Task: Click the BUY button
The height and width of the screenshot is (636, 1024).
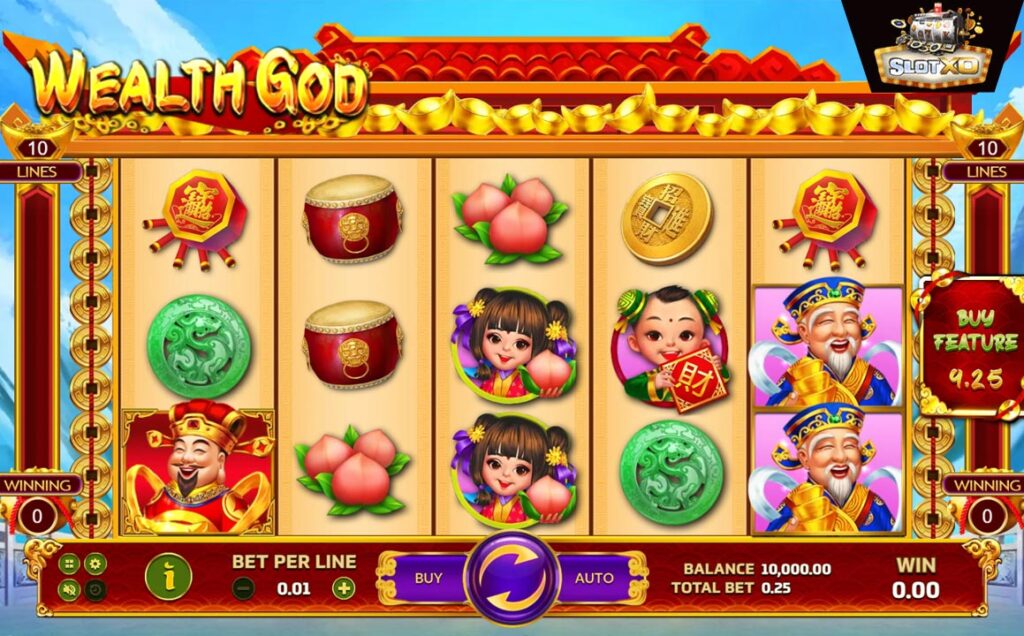Action: coord(428,578)
